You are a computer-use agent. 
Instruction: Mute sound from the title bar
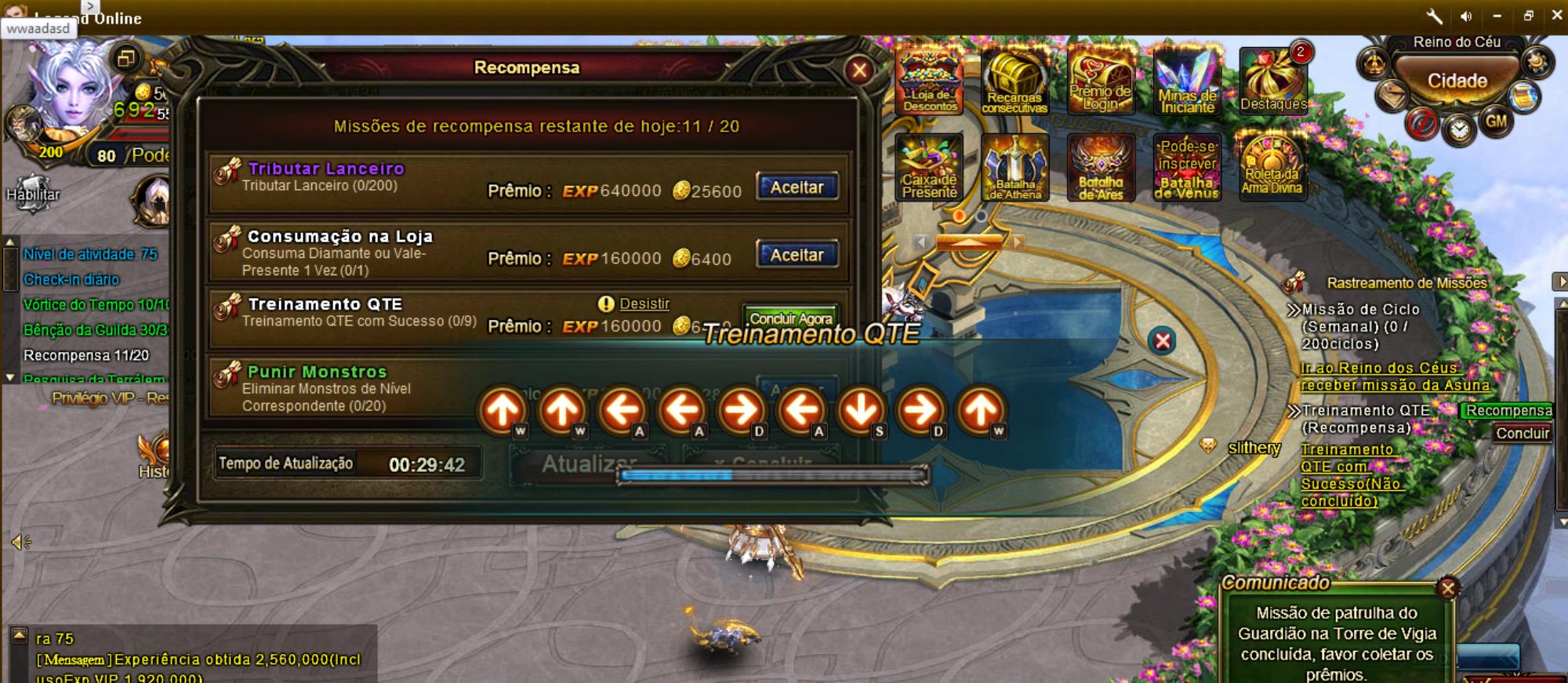1466,16
